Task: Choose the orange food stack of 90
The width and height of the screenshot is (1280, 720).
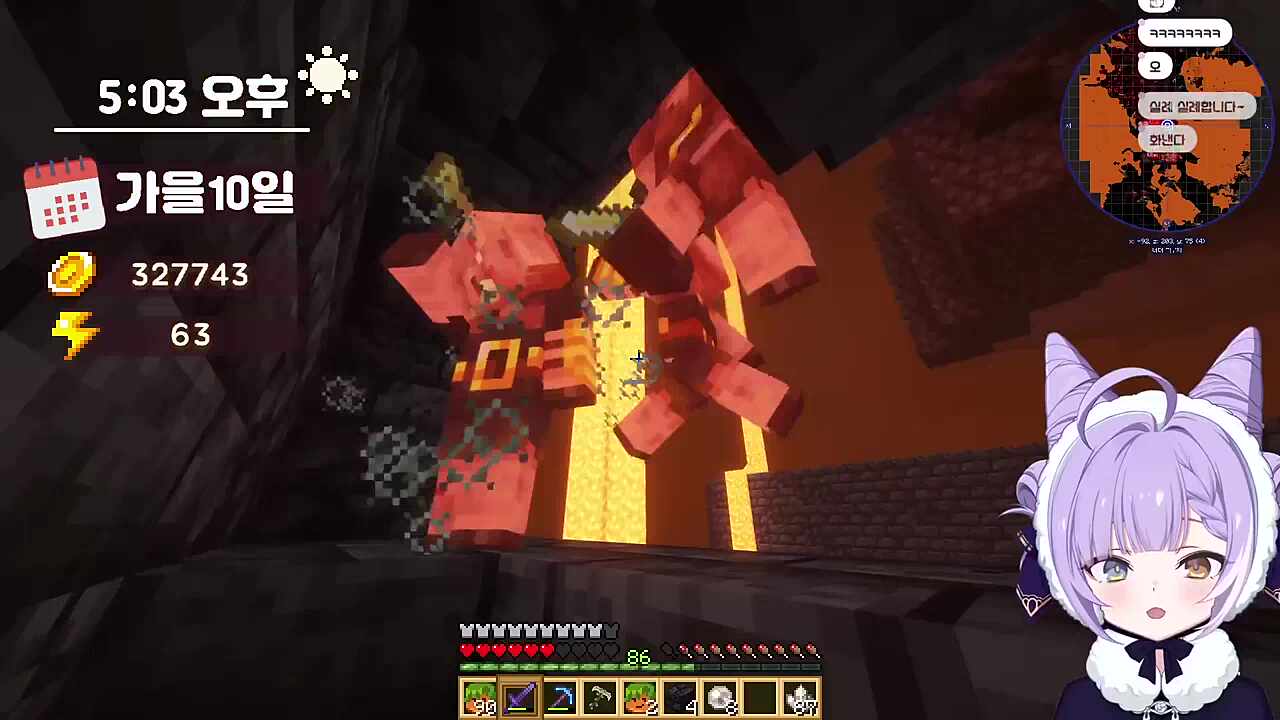Action: pos(480,697)
